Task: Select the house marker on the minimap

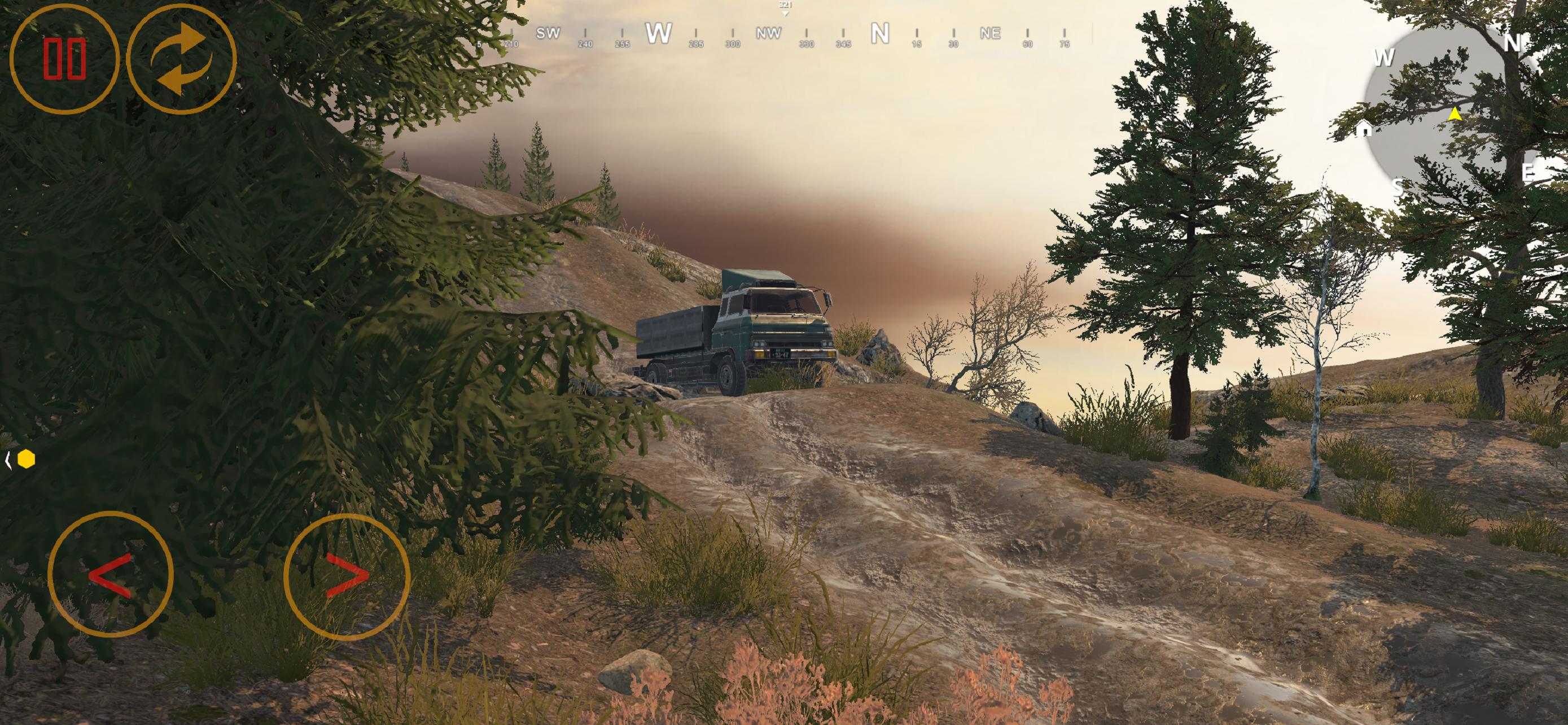Action: pyautogui.click(x=1364, y=128)
